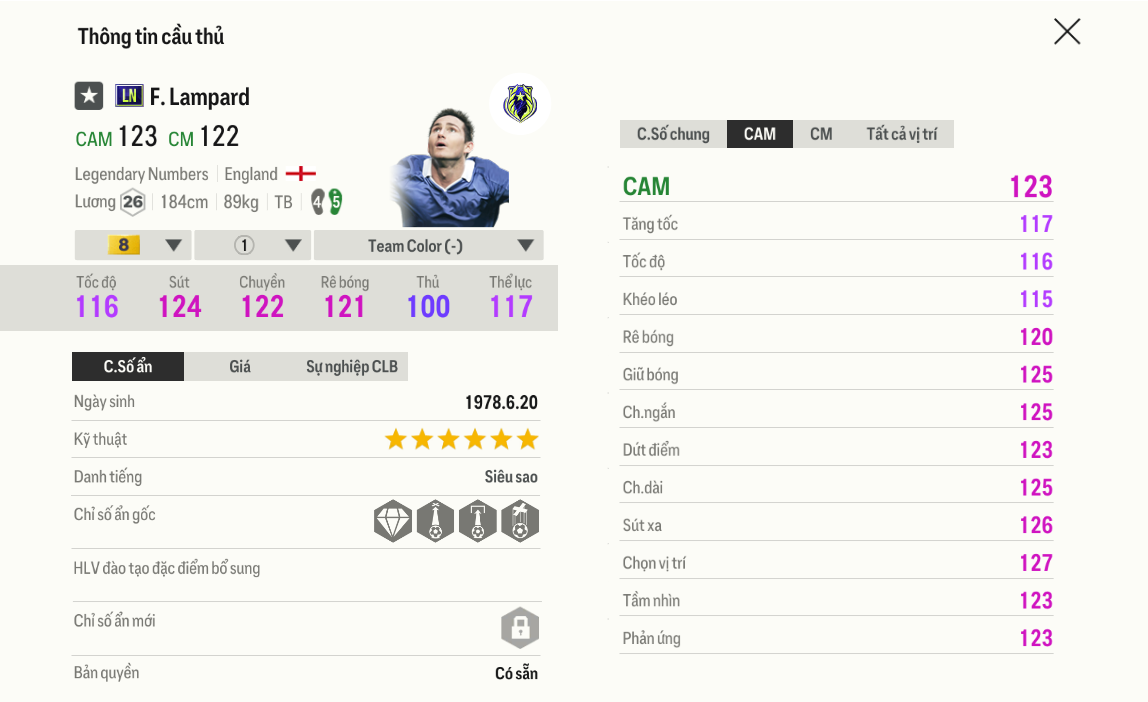Click the club crest badge
This screenshot has width=1148, height=702.
click(x=520, y=103)
